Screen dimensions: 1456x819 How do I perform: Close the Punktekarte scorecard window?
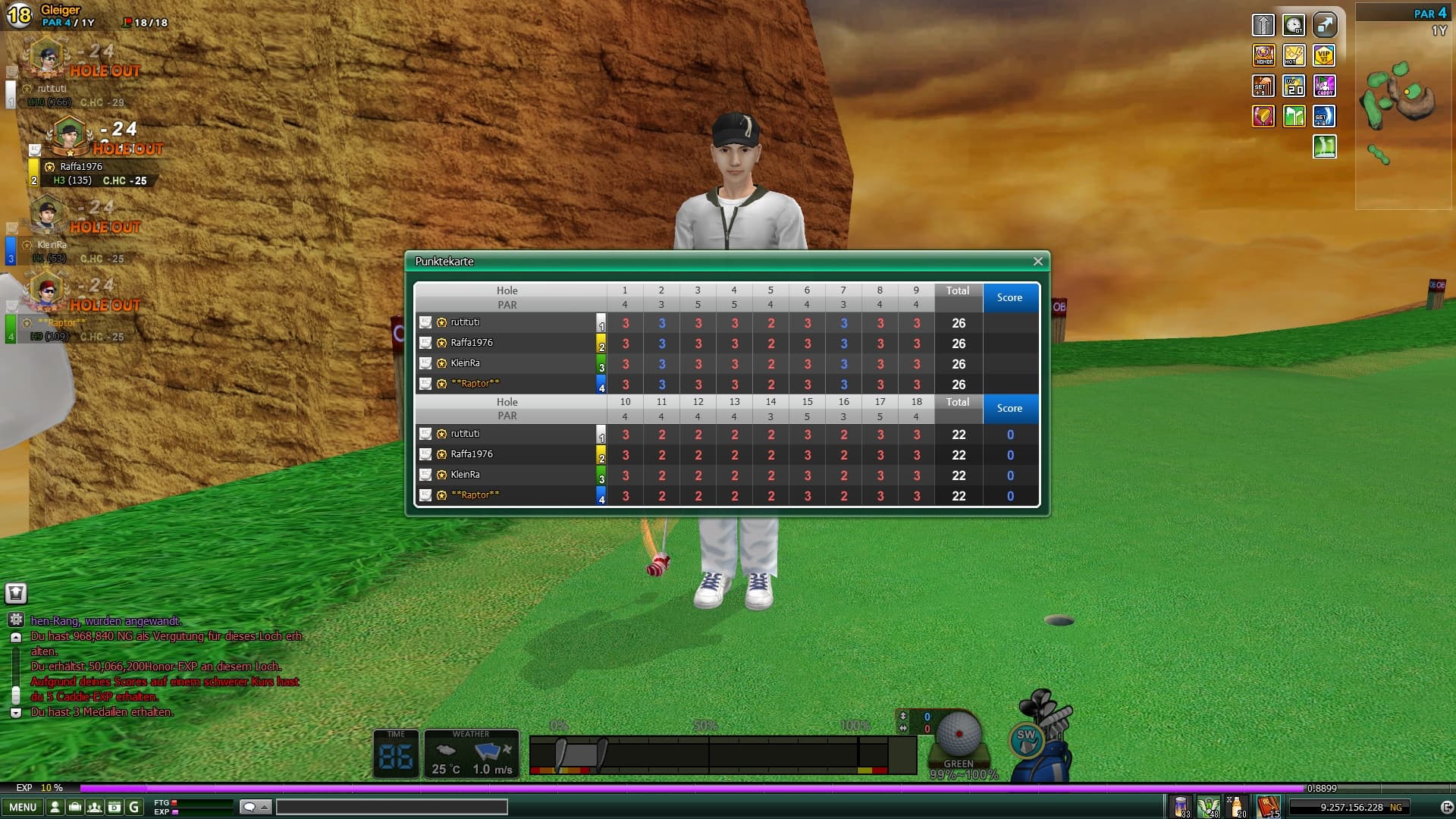pyautogui.click(x=1037, y=262)
